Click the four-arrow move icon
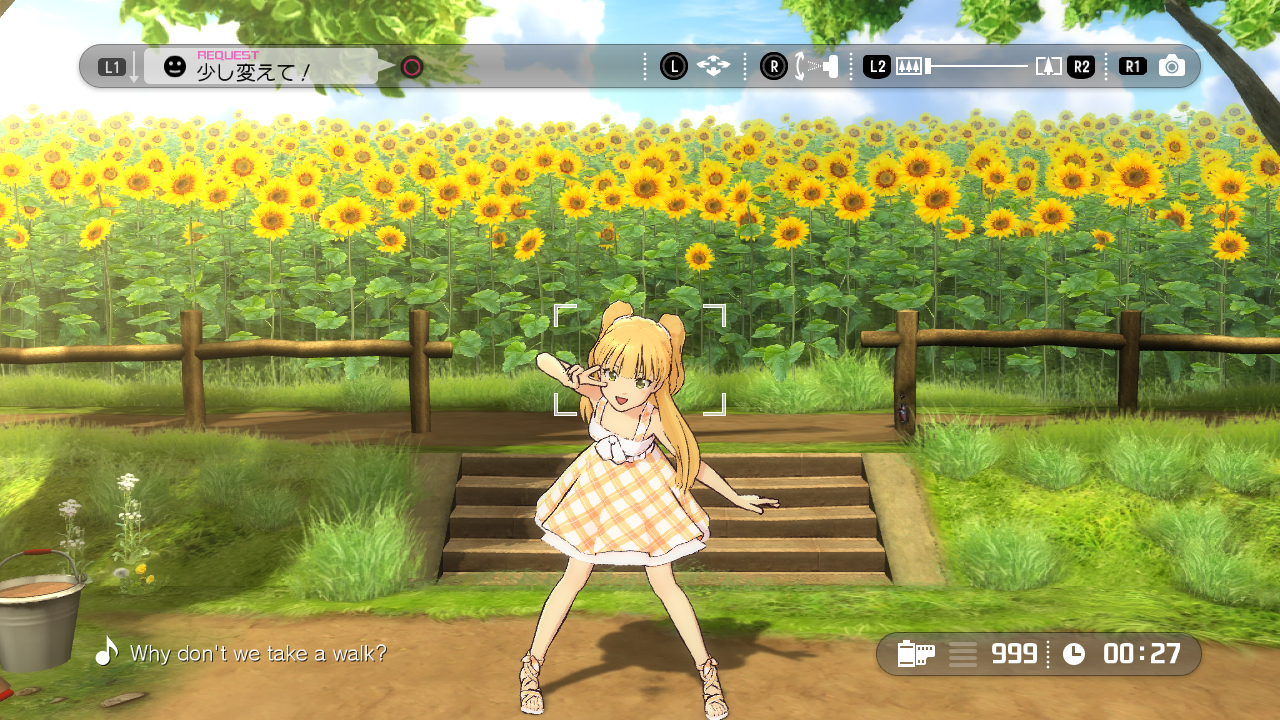The image size is (1280, 720). (x=713, y=67)
